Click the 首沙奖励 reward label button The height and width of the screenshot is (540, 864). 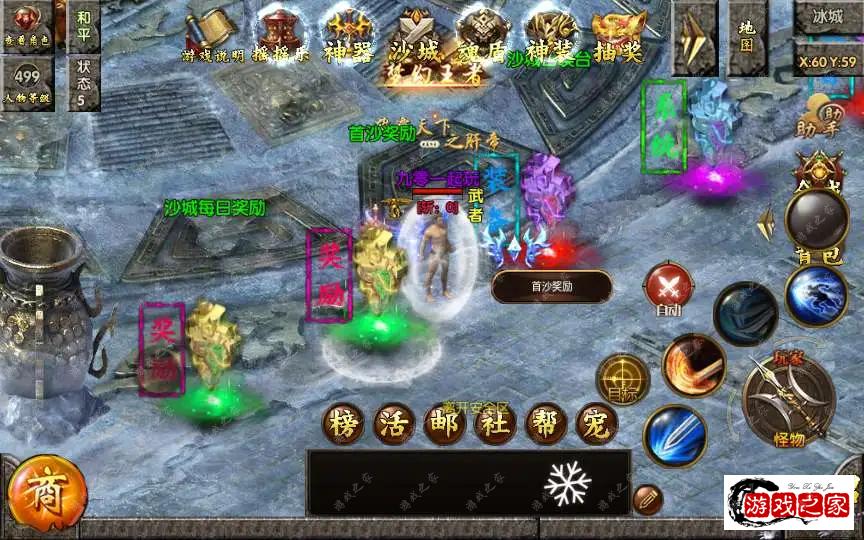(x=551, y=287)
